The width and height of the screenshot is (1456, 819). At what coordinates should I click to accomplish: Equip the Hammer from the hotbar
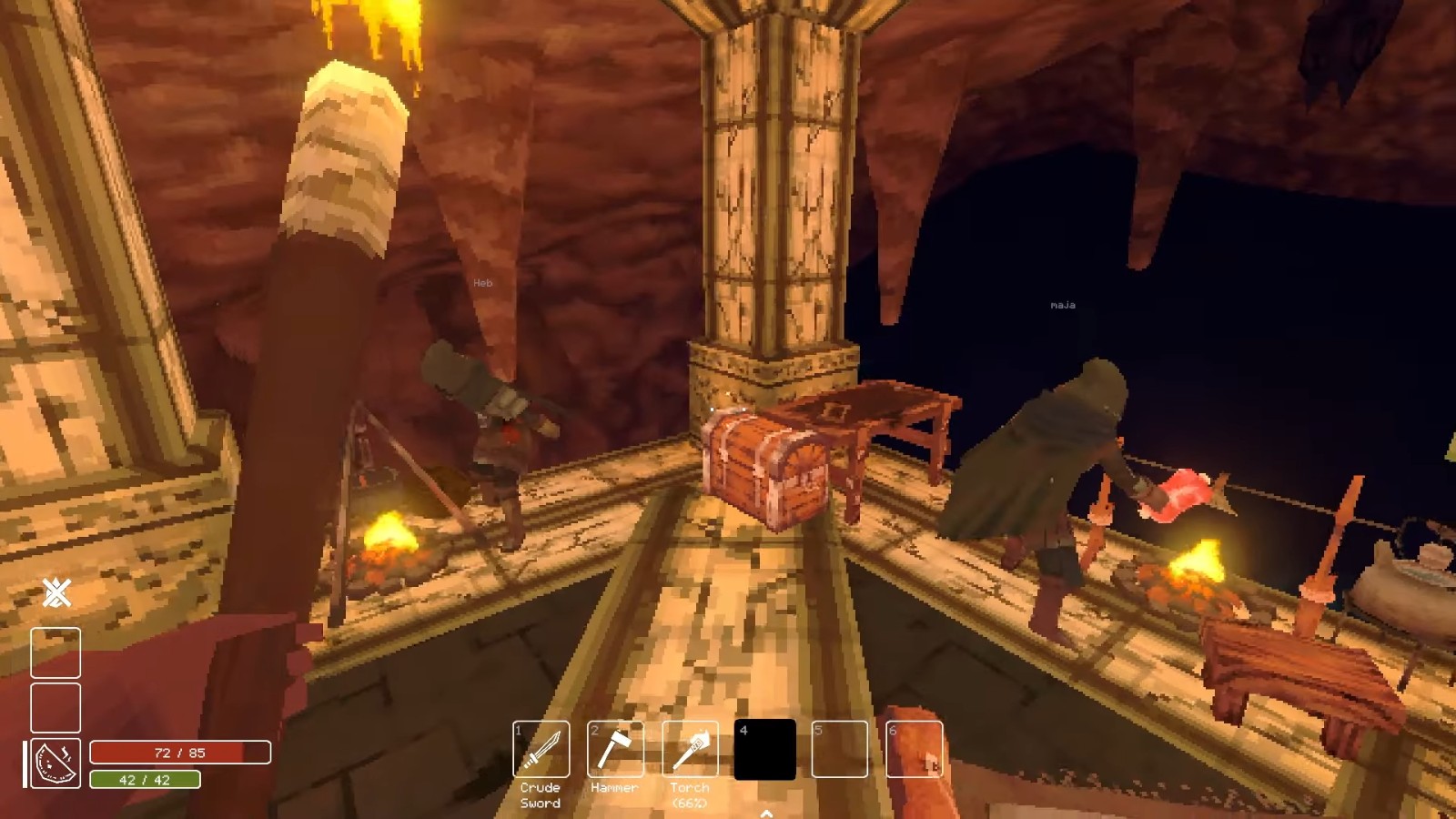pyautogui.click(x=615, y=749)
